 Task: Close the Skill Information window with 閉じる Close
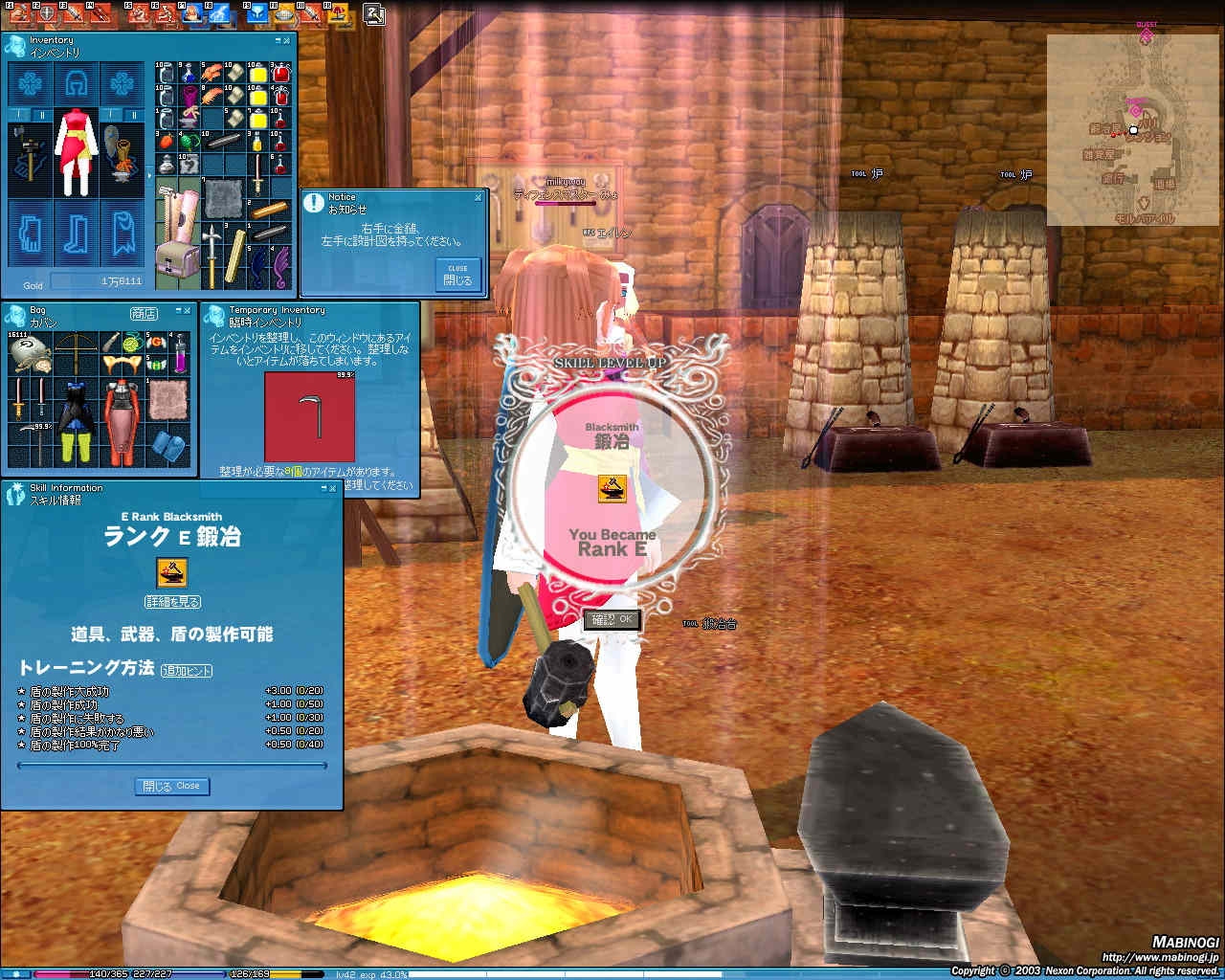pyautogui.click(x=172, y=786)
